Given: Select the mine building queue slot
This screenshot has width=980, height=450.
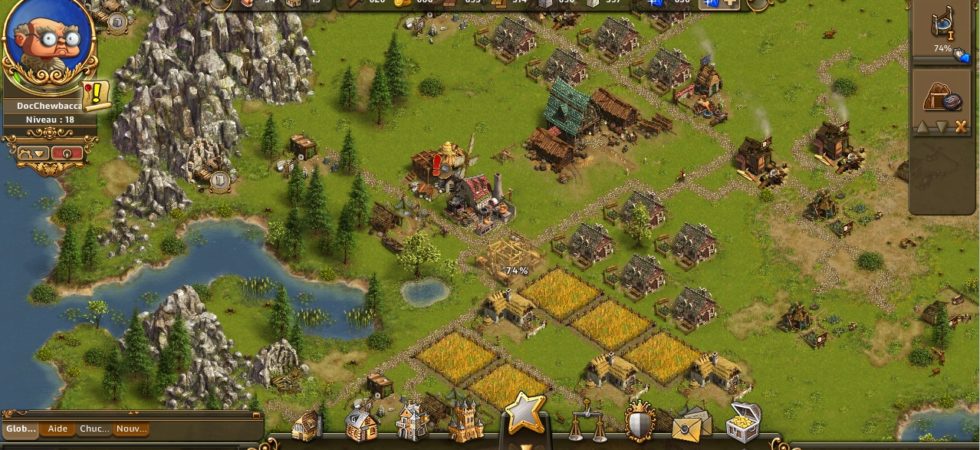Looking at the screenshot, I should tap(941, 95).
